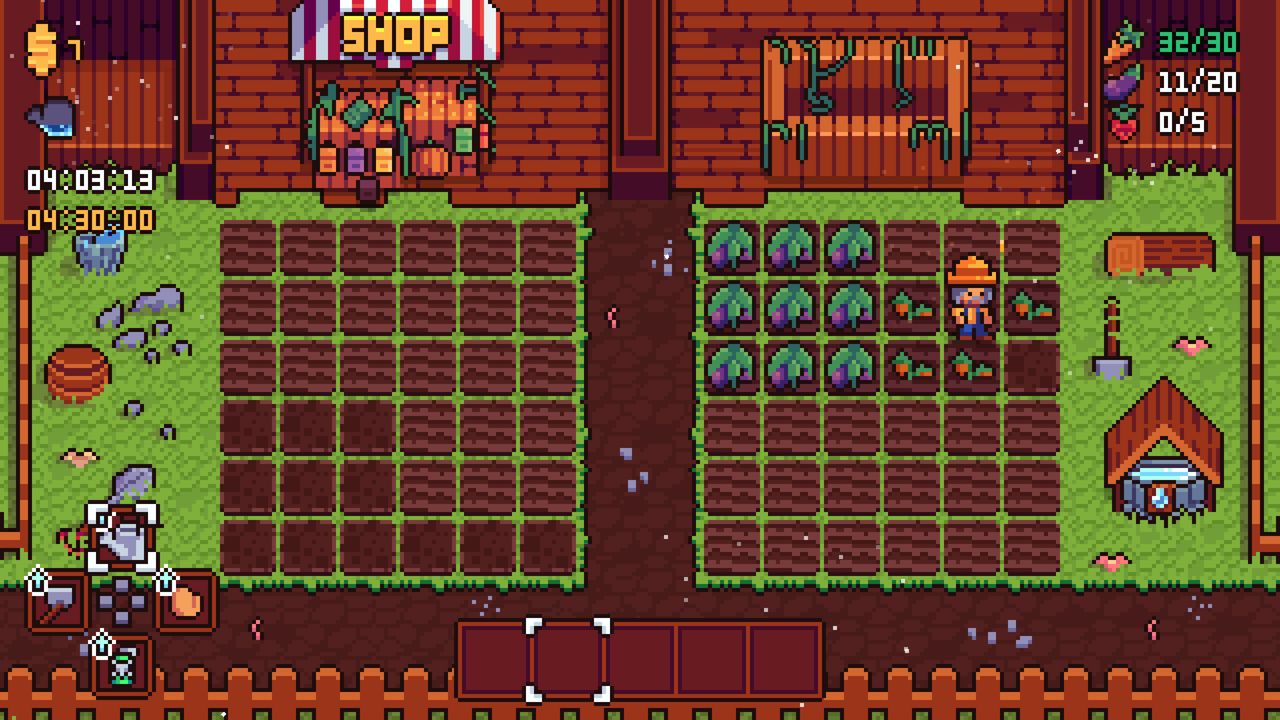Click the movement d-pad between the hotbar slots
This screenshot has width=1280, height=720.
pos(121,600)
